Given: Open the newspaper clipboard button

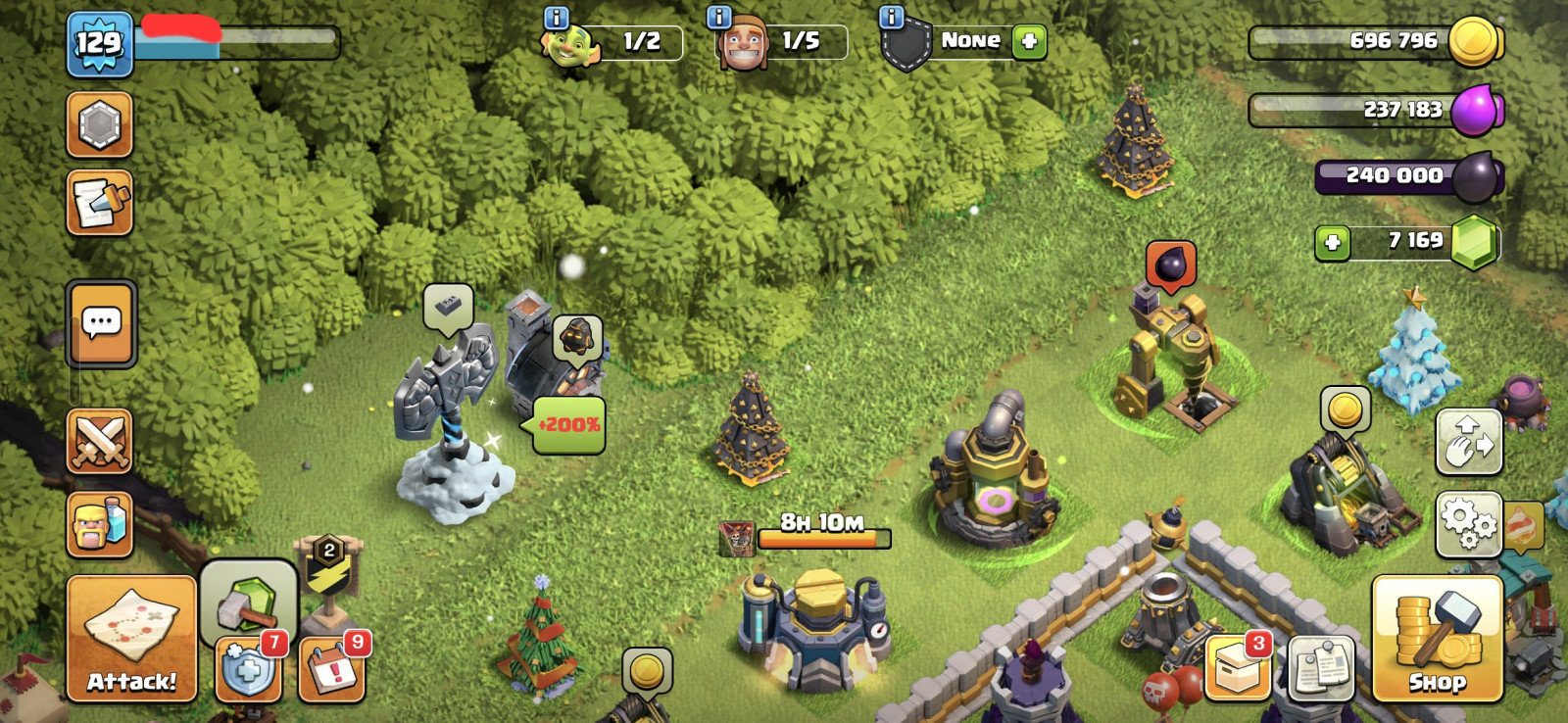Looking at the screenshot, I should click(1321, 670).
